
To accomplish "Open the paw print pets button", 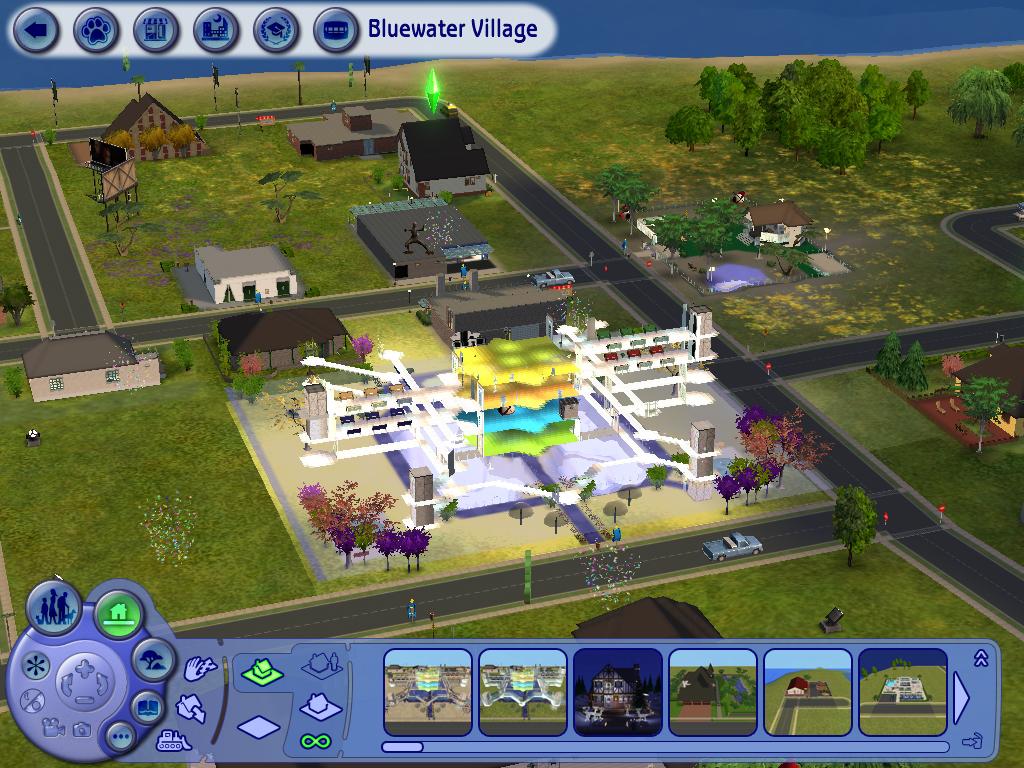I will (96, 30).
